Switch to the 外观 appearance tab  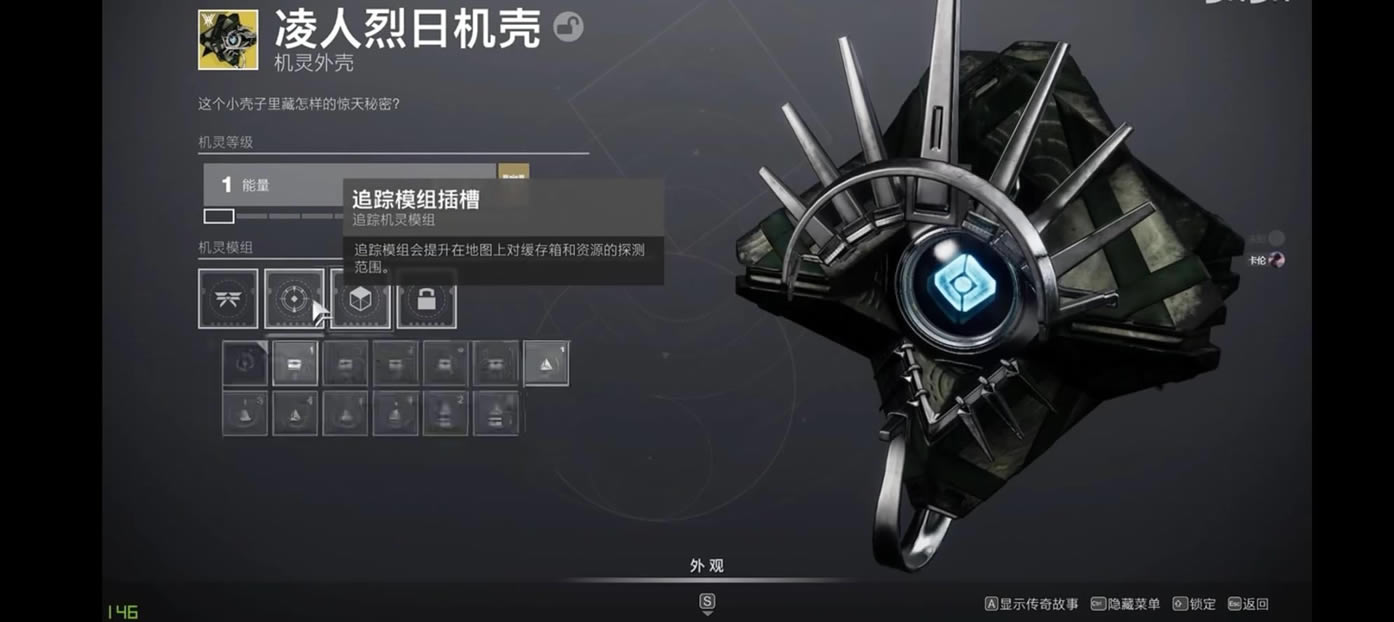[x=706, y=566]
